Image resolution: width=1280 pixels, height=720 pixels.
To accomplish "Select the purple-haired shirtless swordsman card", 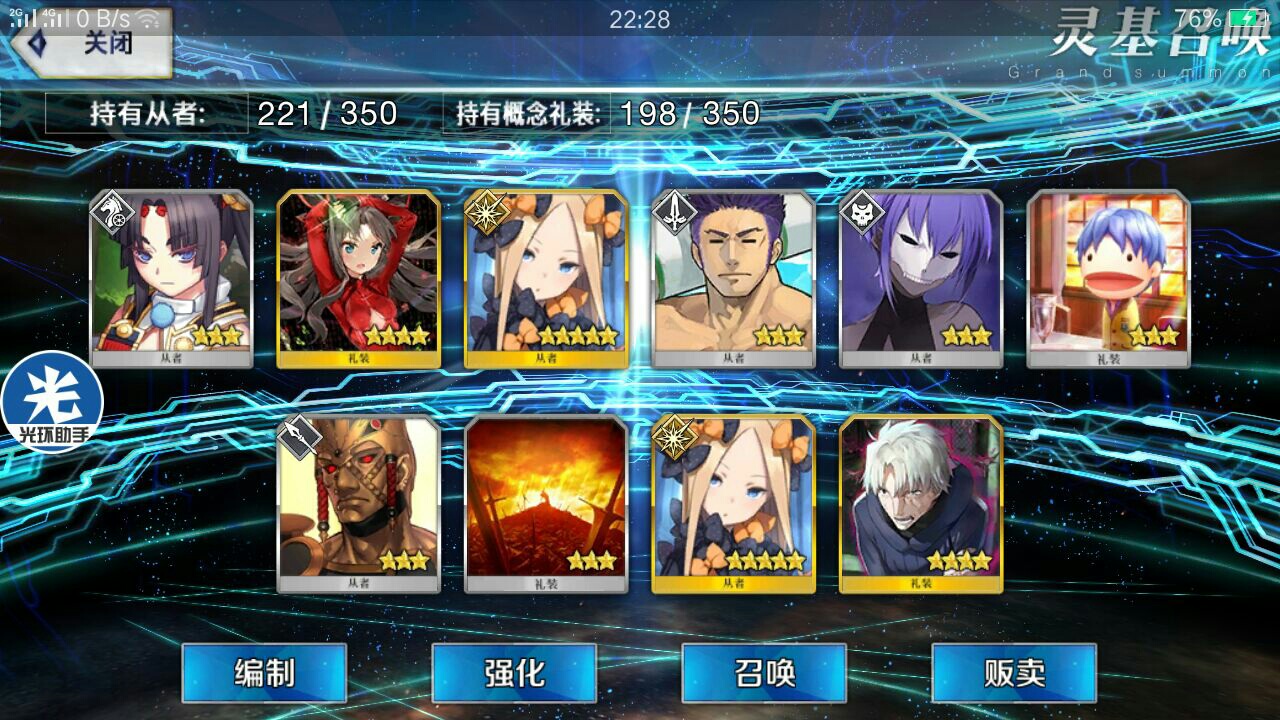I will click(734, 278).
